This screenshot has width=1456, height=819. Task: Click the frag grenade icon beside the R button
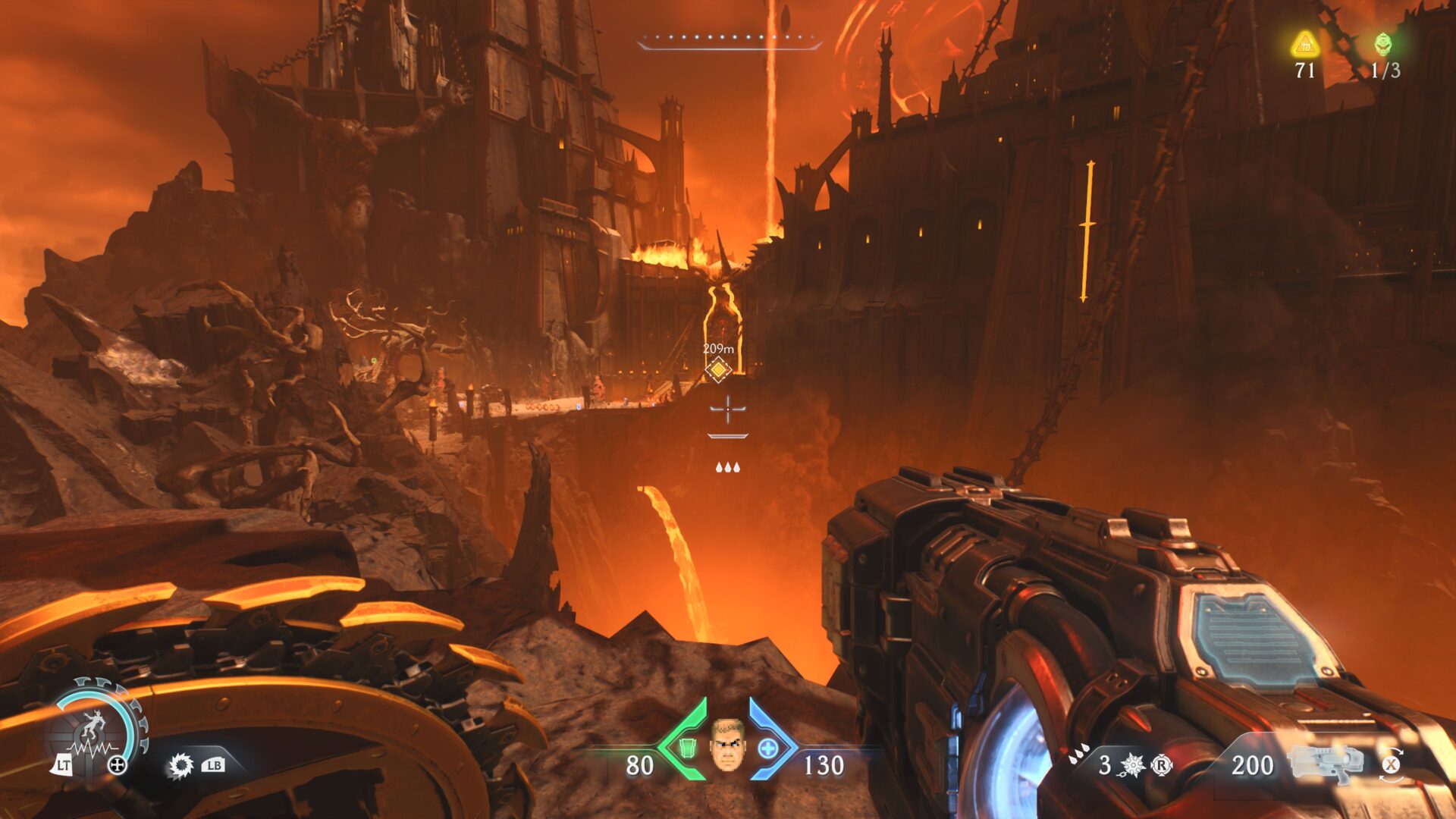1131,766
